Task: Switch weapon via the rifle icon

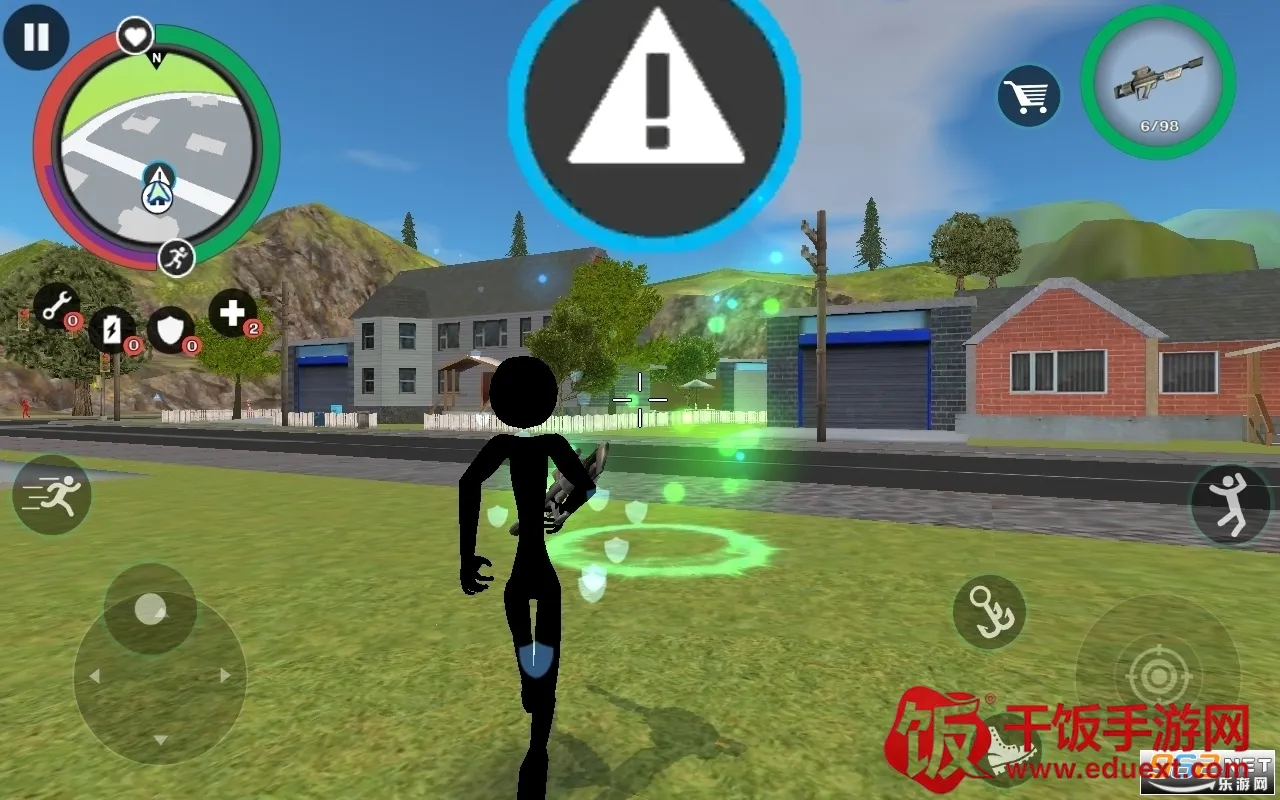Action: [x=1158, y=82]
